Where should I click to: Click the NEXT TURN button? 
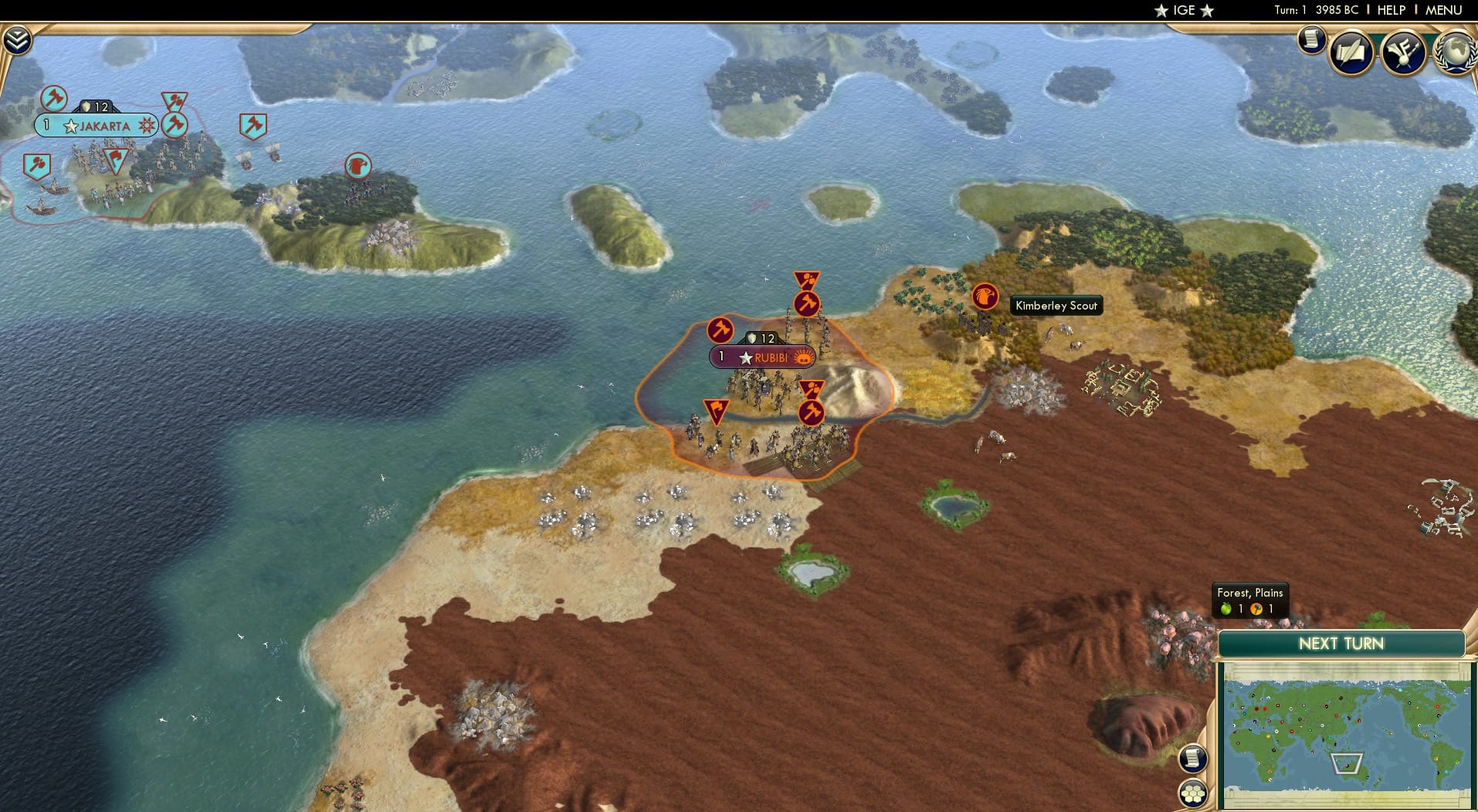(x=1341, y=643)
